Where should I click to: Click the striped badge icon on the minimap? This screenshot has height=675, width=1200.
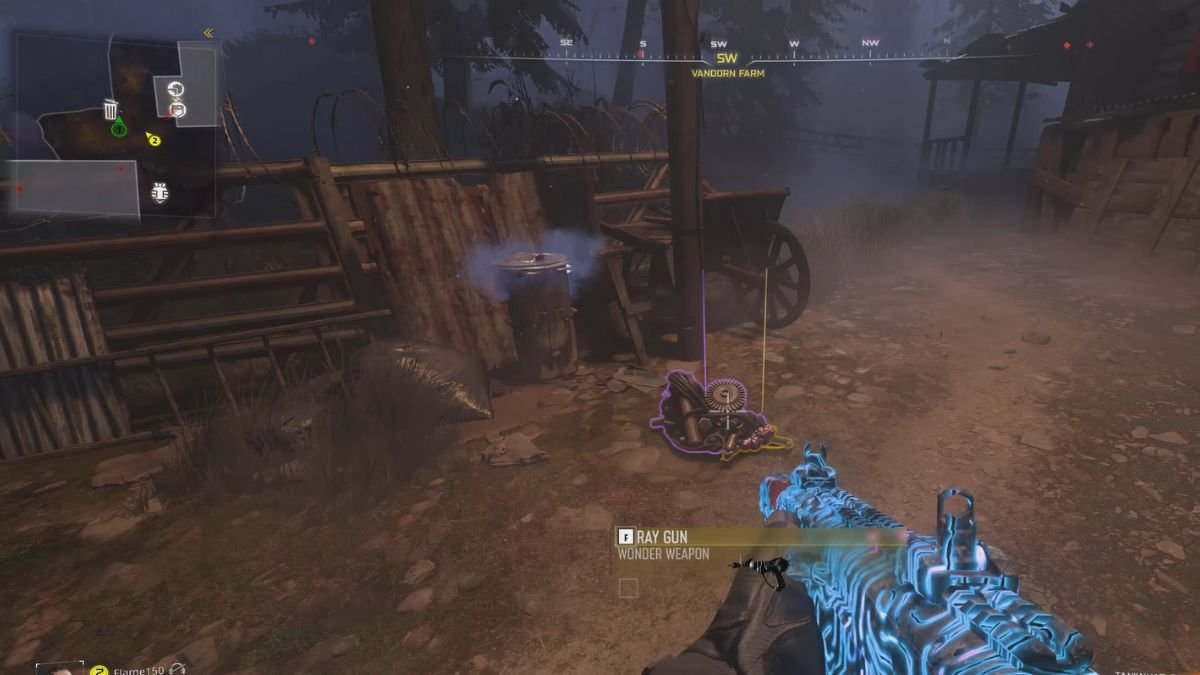coord(159,193)
